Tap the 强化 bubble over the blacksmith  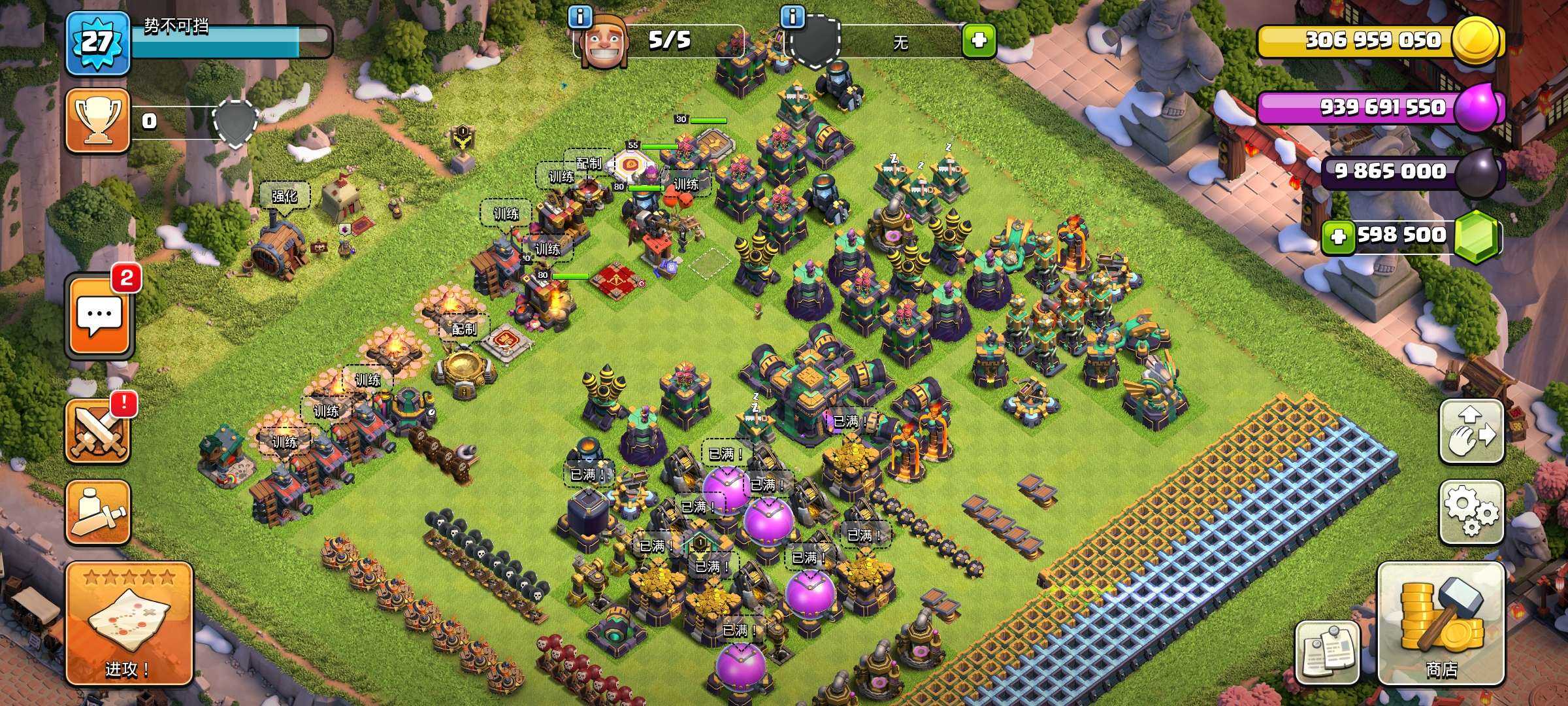pyautogui.click(x=284, y=196)
